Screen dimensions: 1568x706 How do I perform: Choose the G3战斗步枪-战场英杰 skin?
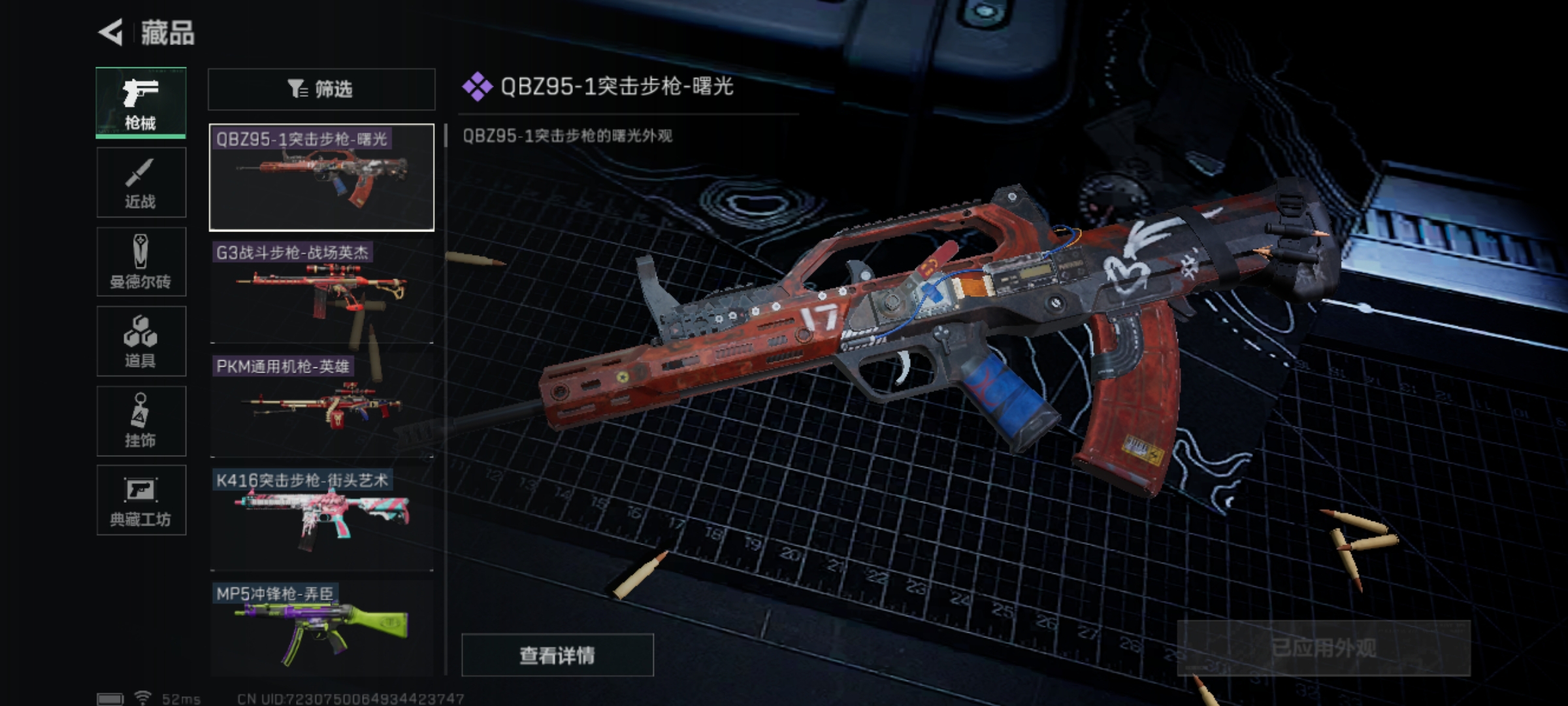tap(321, 292)
